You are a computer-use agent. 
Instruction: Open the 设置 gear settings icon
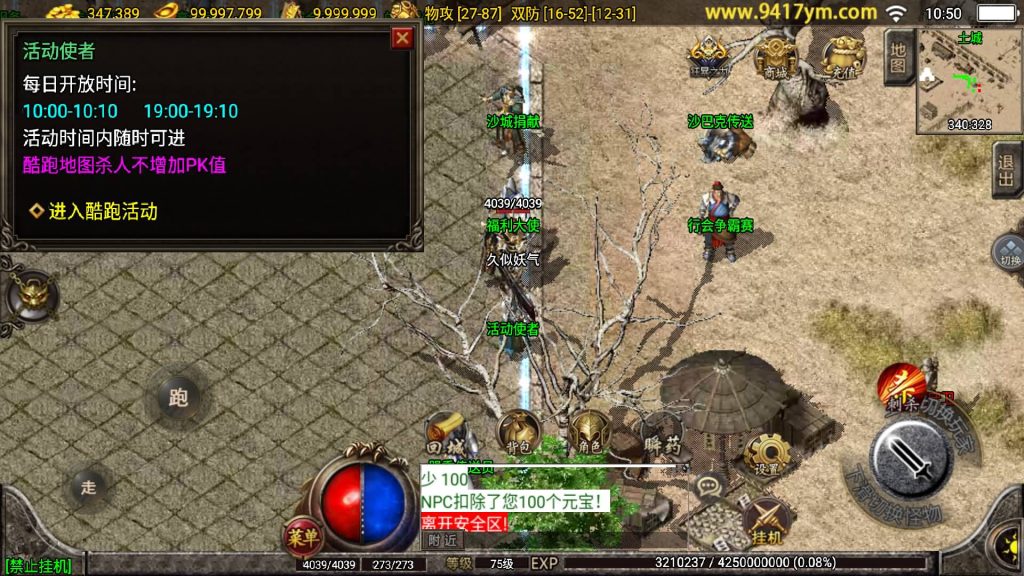[x=767, y=455]
